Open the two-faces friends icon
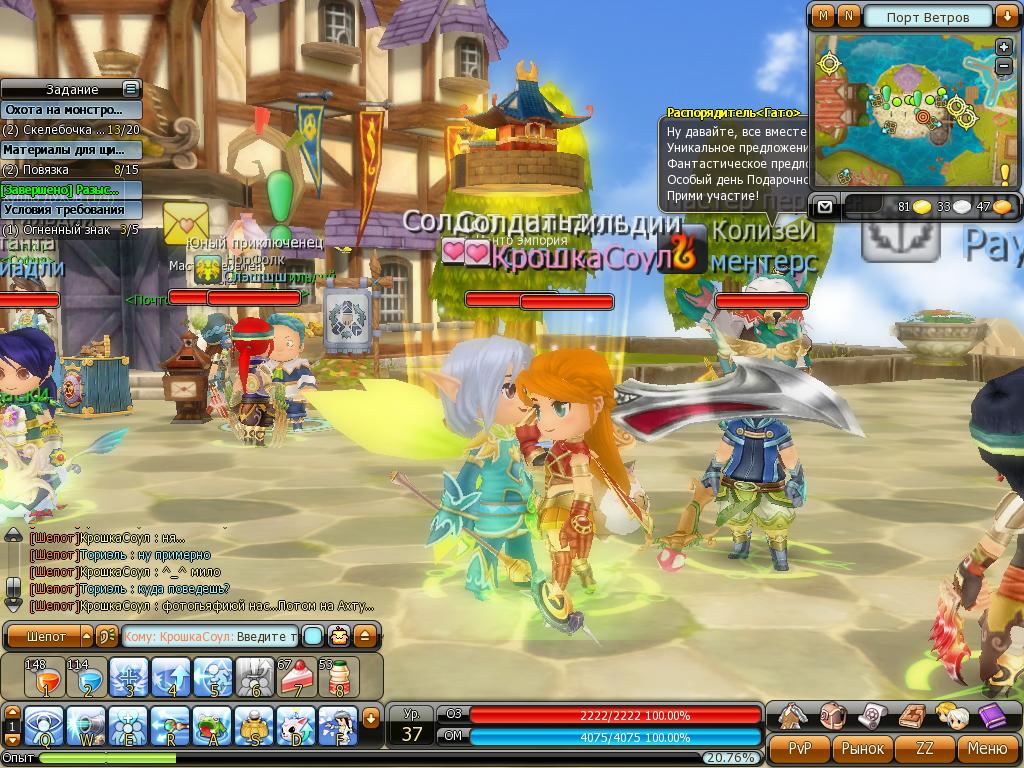Image resolution: width=1024 pixels, height=768 pixels. click(951, 715)
